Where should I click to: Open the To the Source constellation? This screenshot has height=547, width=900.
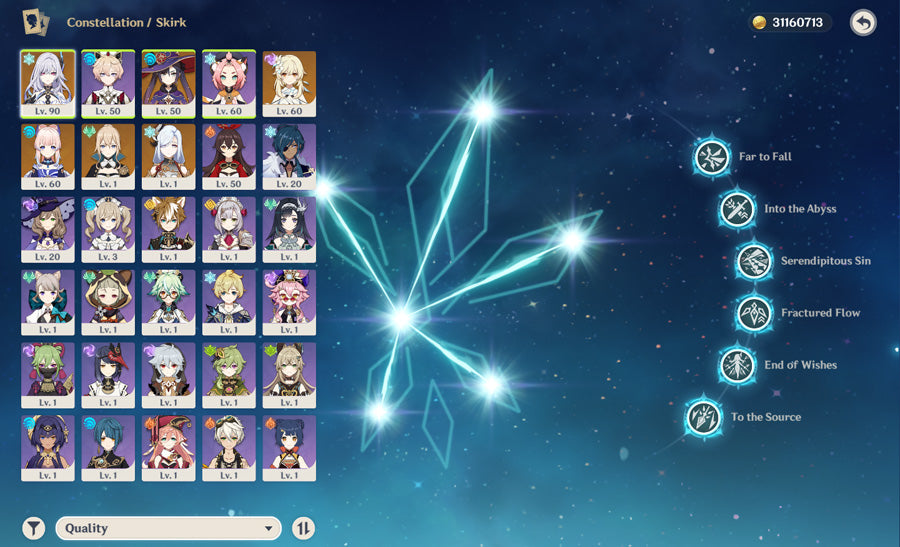tap(703, 417)
